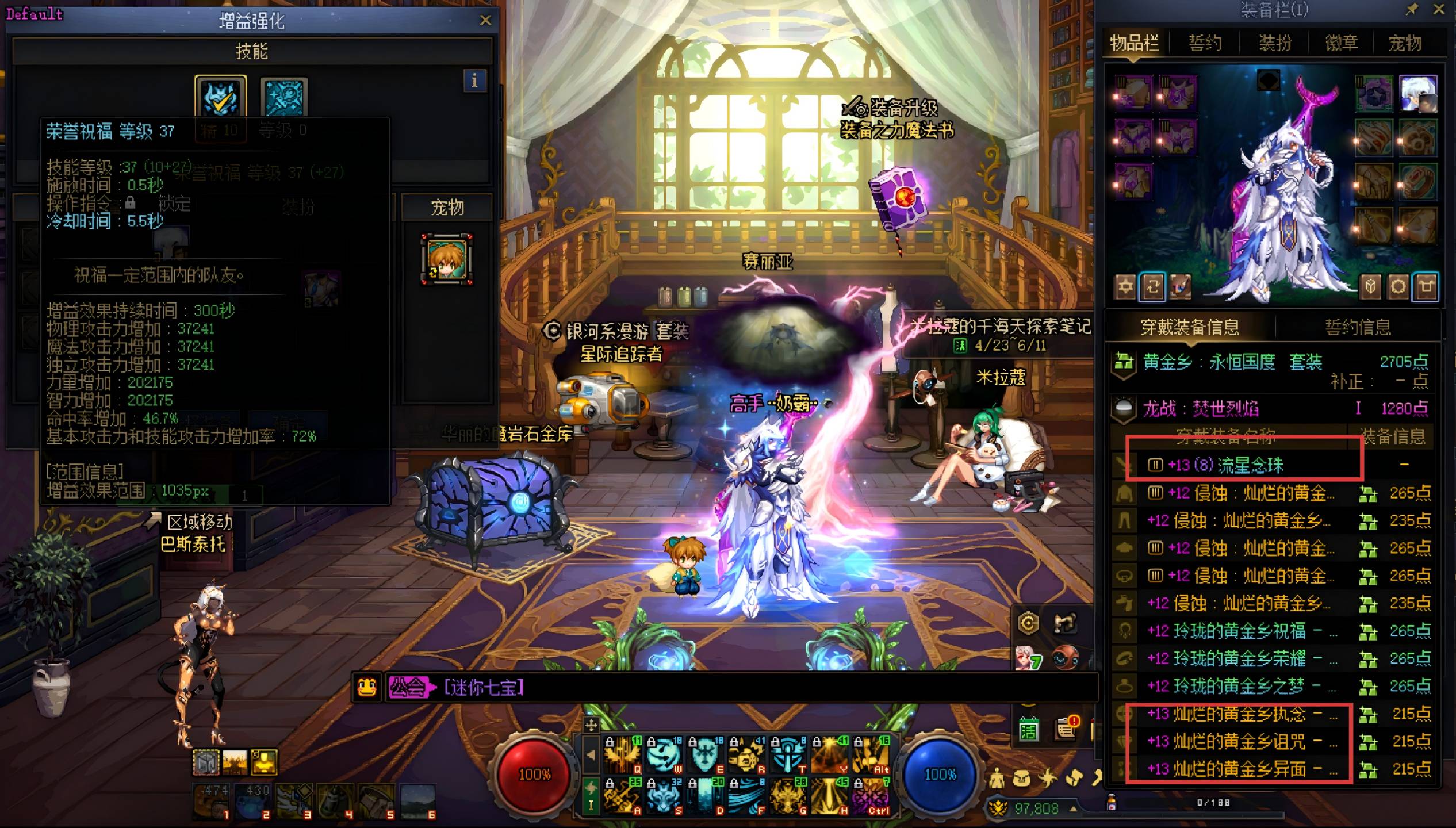1456x828 pixels.
Task: Pin the 装备栏 panel with the pushpin
Action: coord(1412,9)
